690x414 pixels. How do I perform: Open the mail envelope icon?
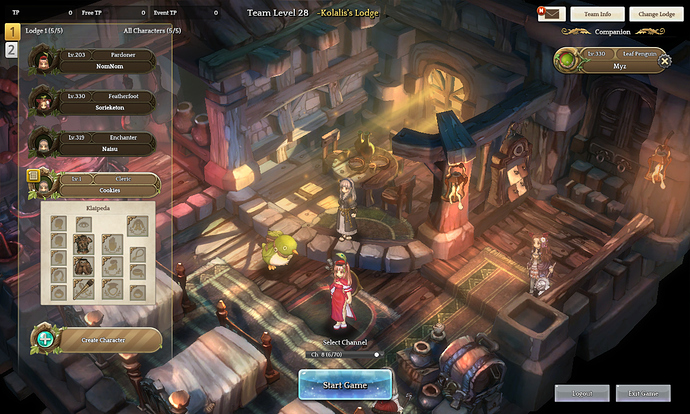(551, 14)
